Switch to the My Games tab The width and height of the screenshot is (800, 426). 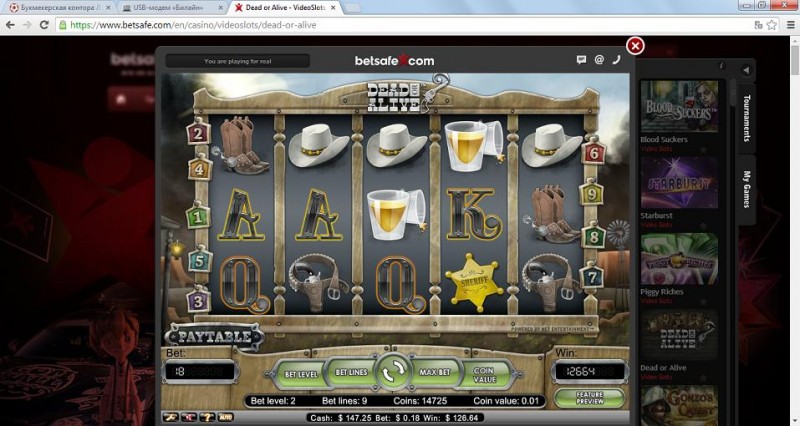746,189
